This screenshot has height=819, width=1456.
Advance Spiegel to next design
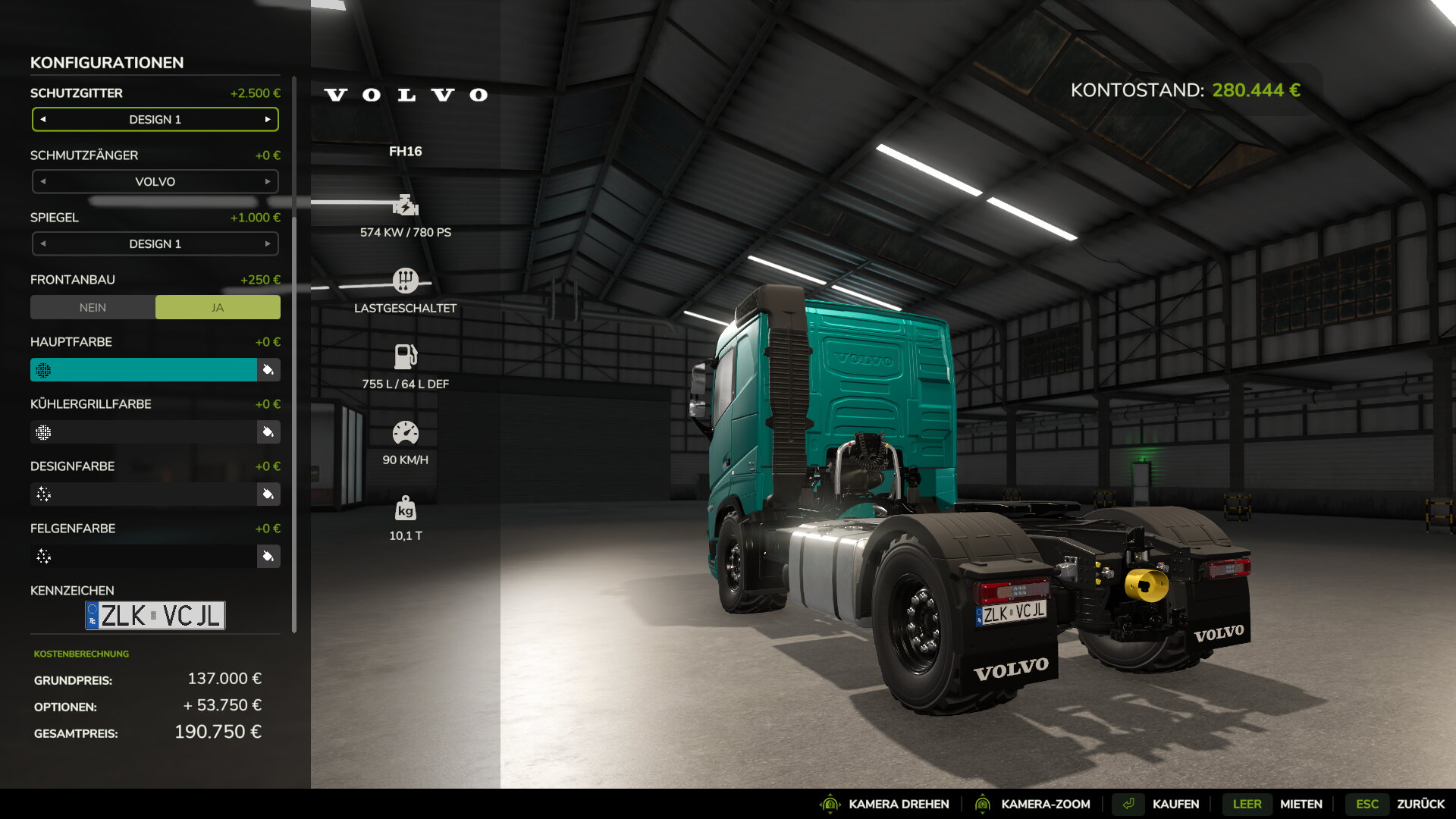[x=268, y=244]
